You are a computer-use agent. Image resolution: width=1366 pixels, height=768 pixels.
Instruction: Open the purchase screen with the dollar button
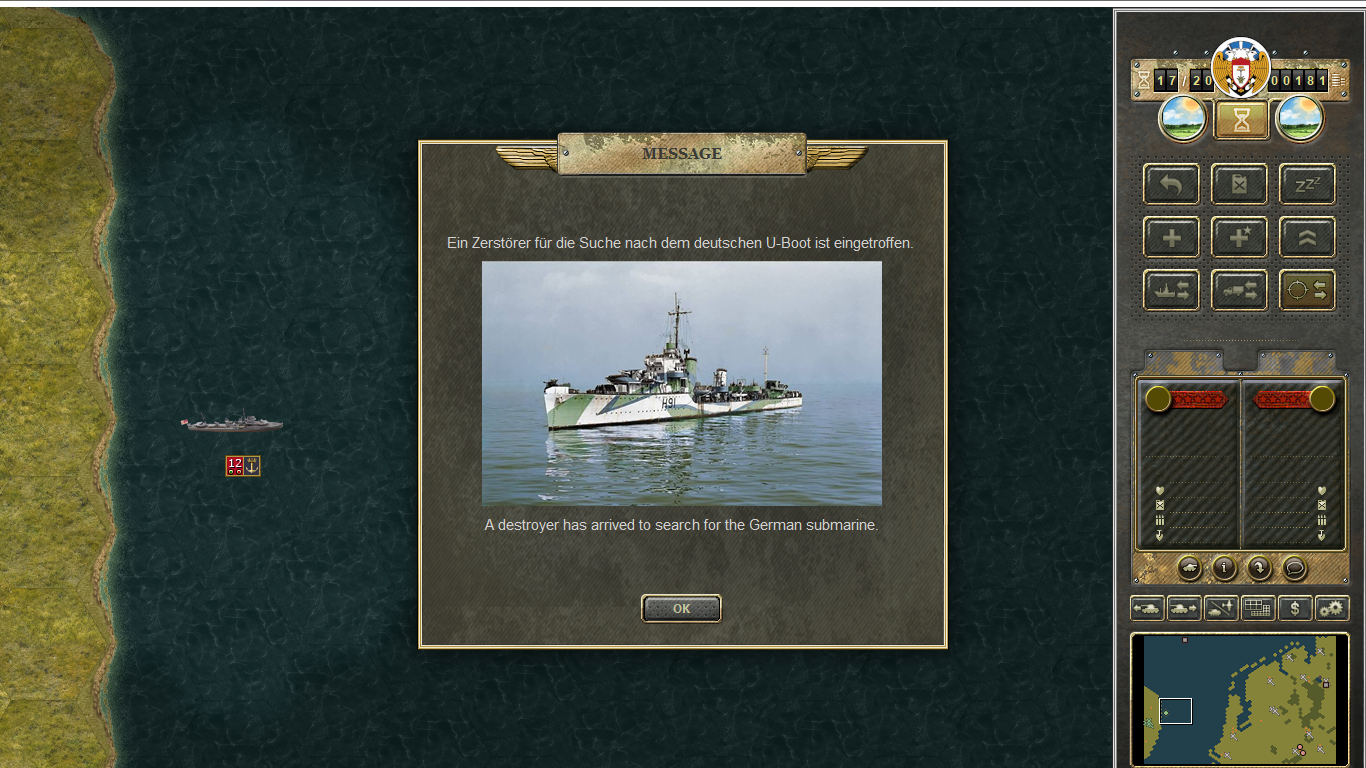tap(1295, 608)
